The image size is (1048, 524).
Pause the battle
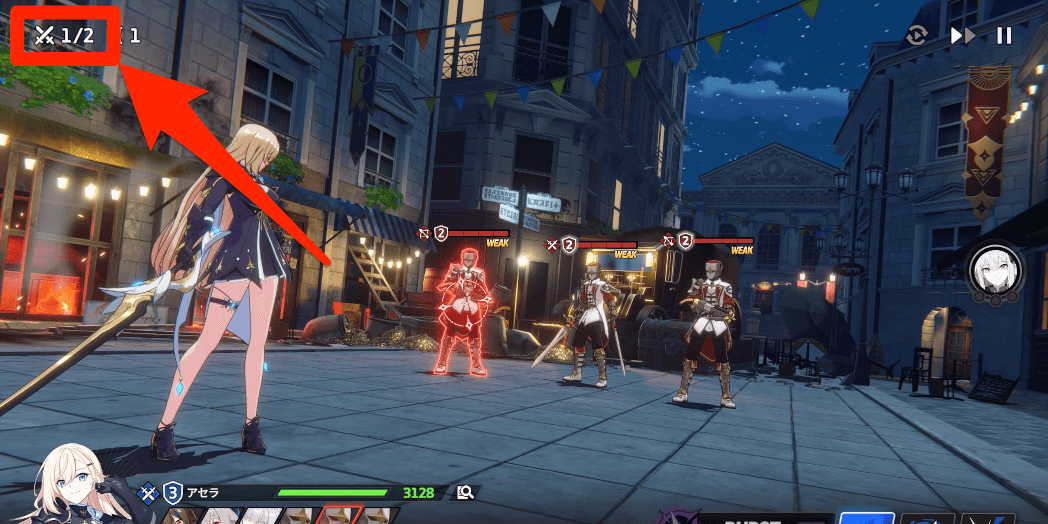pos(1004,36)
